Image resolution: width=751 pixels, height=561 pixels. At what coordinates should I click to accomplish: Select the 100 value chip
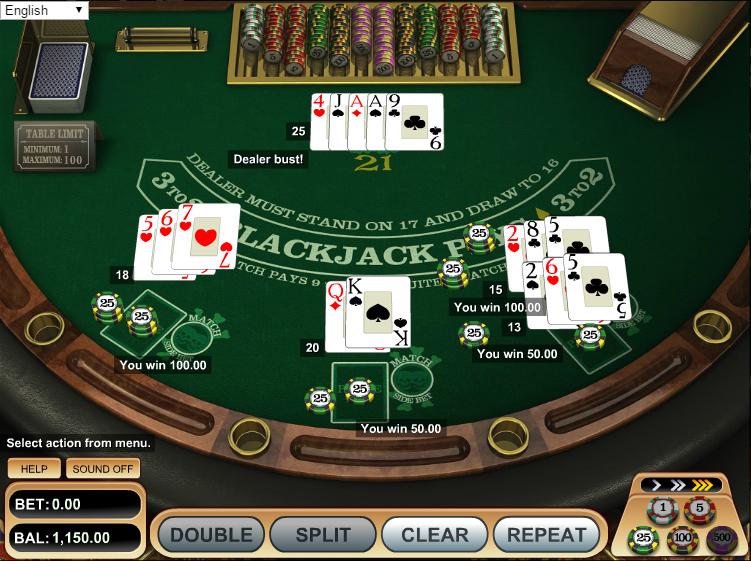(682, 540)
